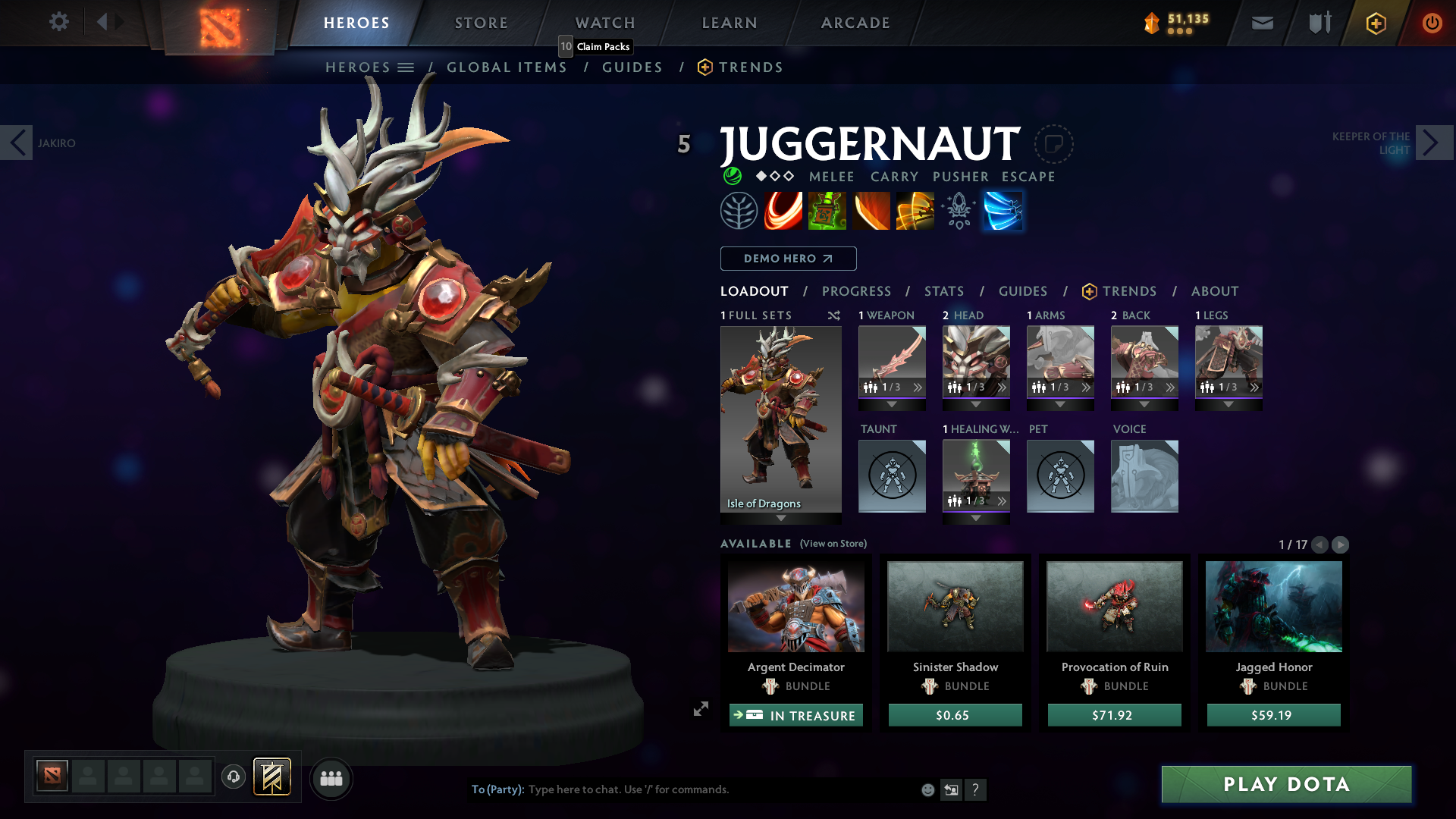Switch to the hero Stats tab
This screenshot has height=819, width=1456.
click(x=944, y=291)
